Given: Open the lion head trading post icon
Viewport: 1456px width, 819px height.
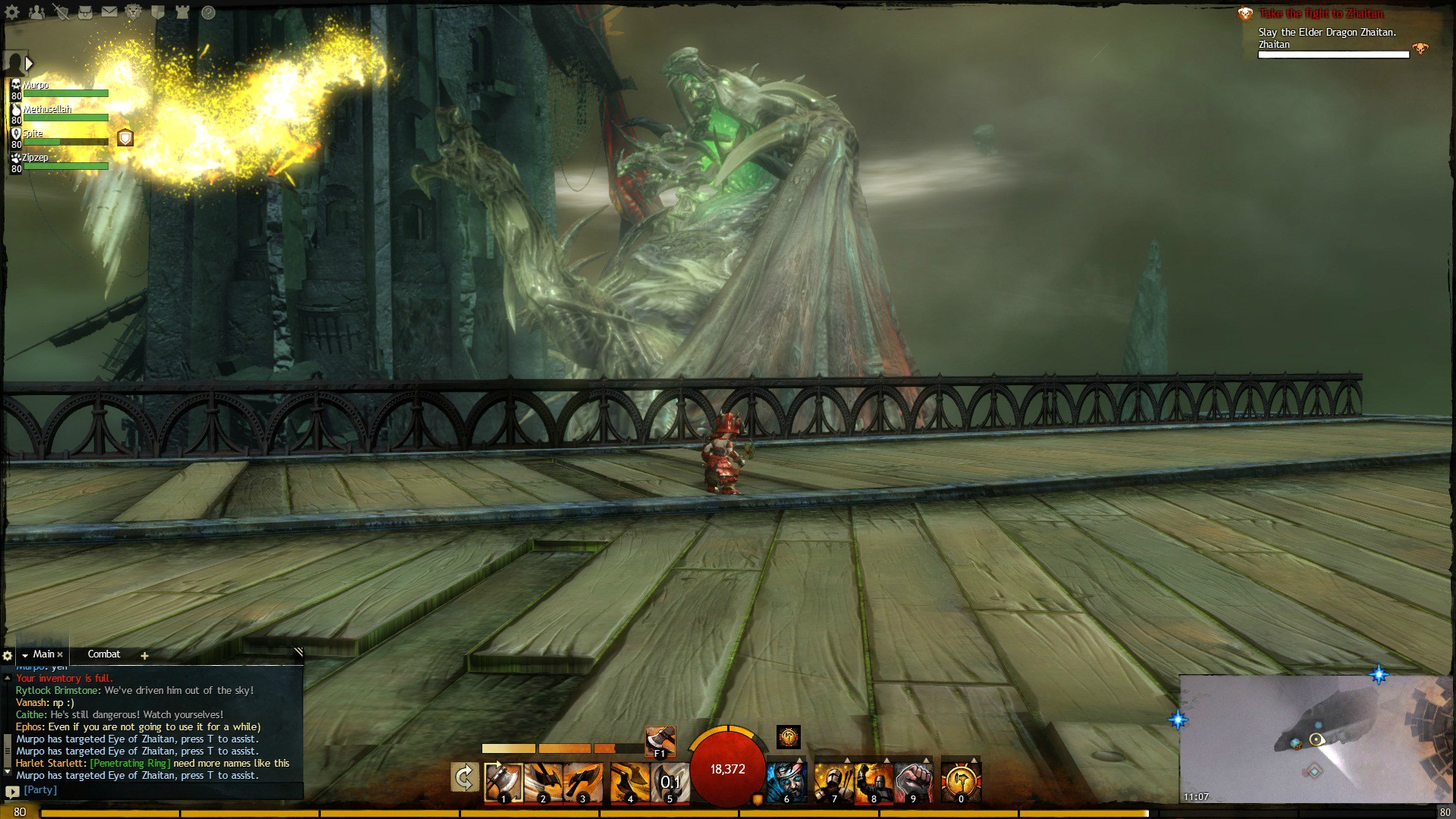Looking at the screenshot, I should (133, 12).
